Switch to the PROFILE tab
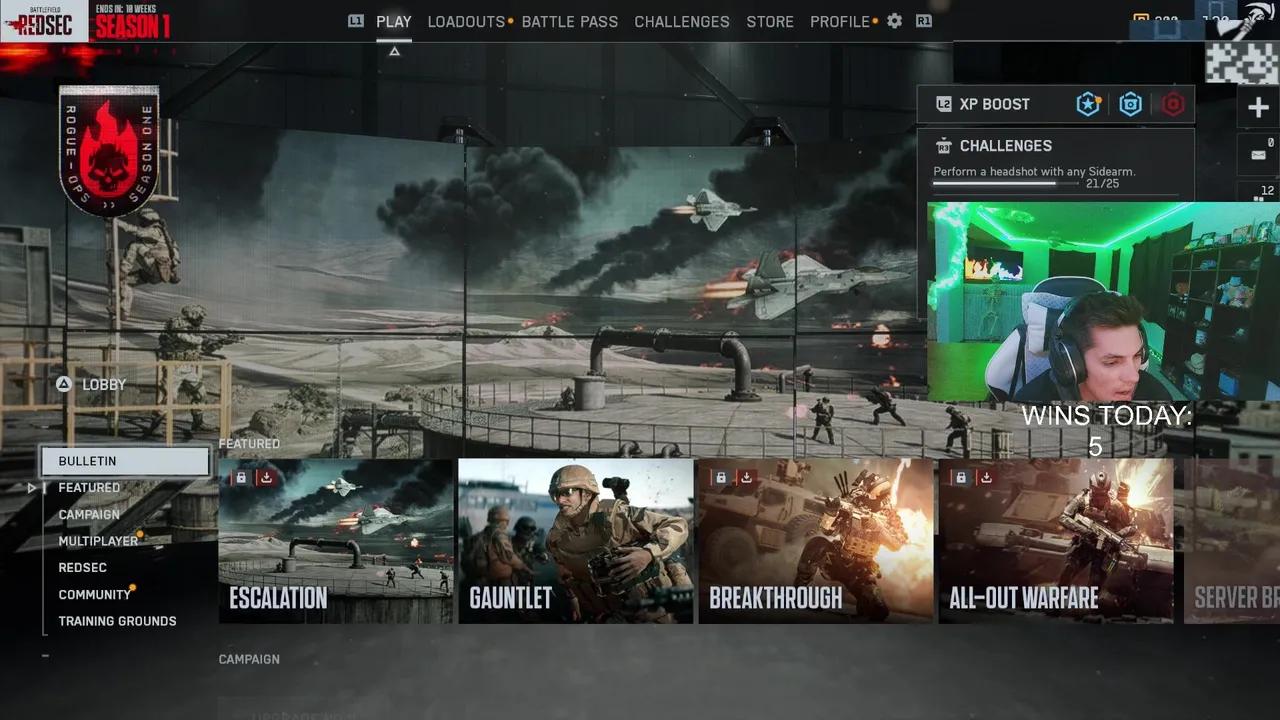This screenshot has height=720, width=1280. click(x=840, y=21)
